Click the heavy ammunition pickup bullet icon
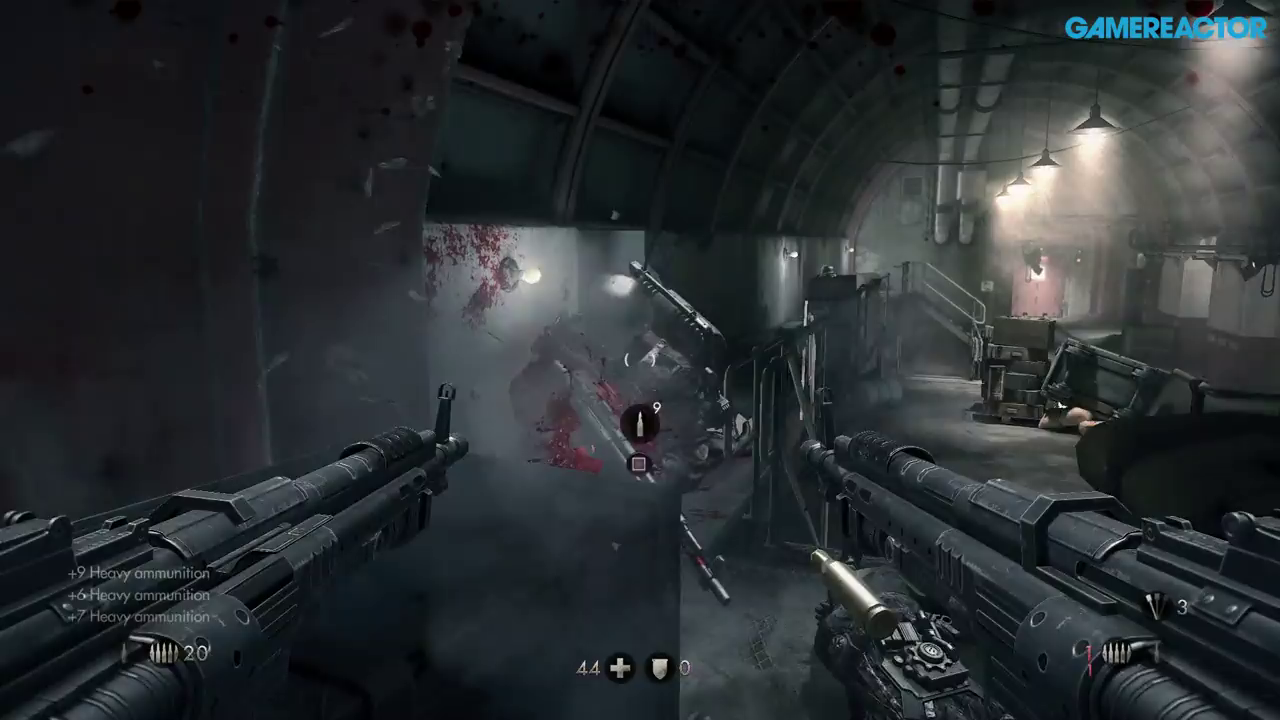 [639, 424]
